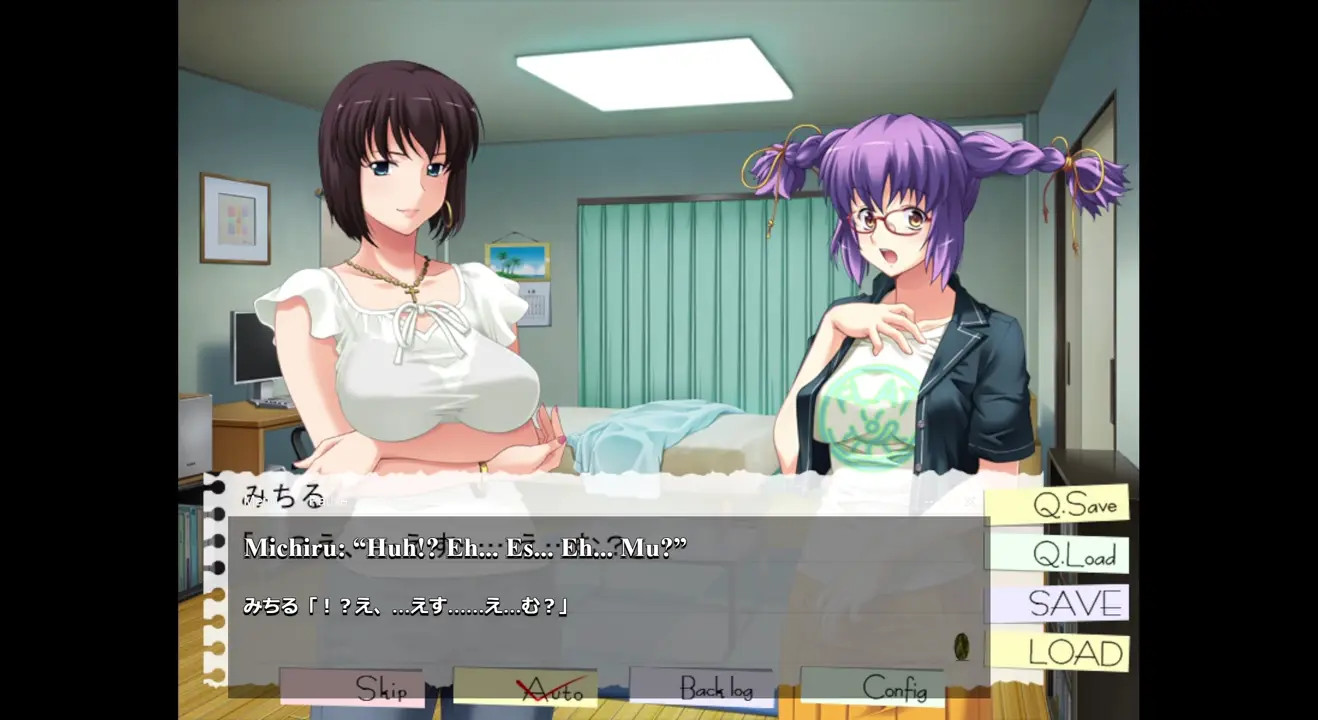Click the Q.Save sticky note button
Image resolution: width=1318 pixels, height=720 pixels.
coord(1059,505)
